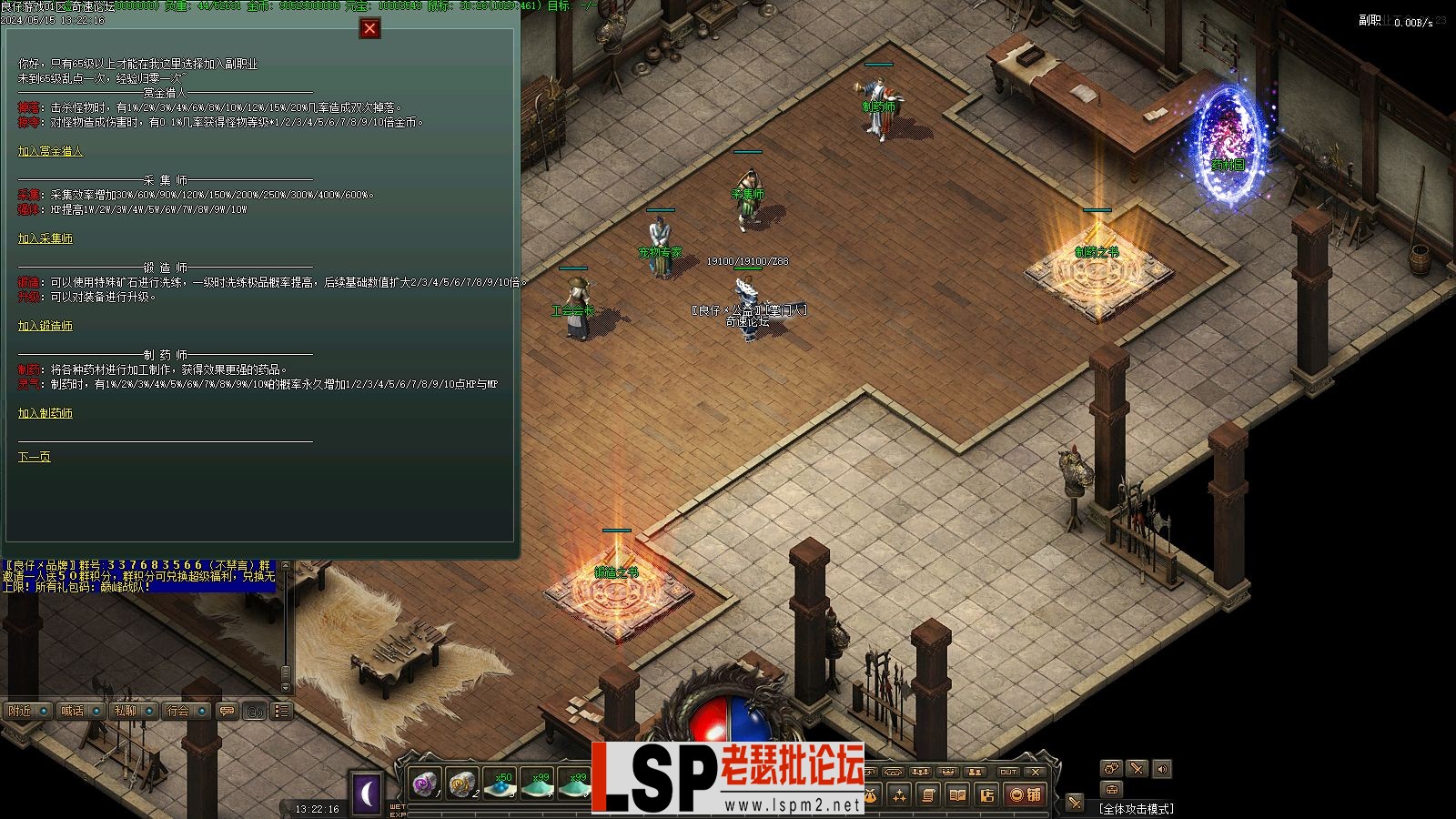Screen dimensions: 1456x819
Task: Open the 店 store button
Action: (986, 795)
